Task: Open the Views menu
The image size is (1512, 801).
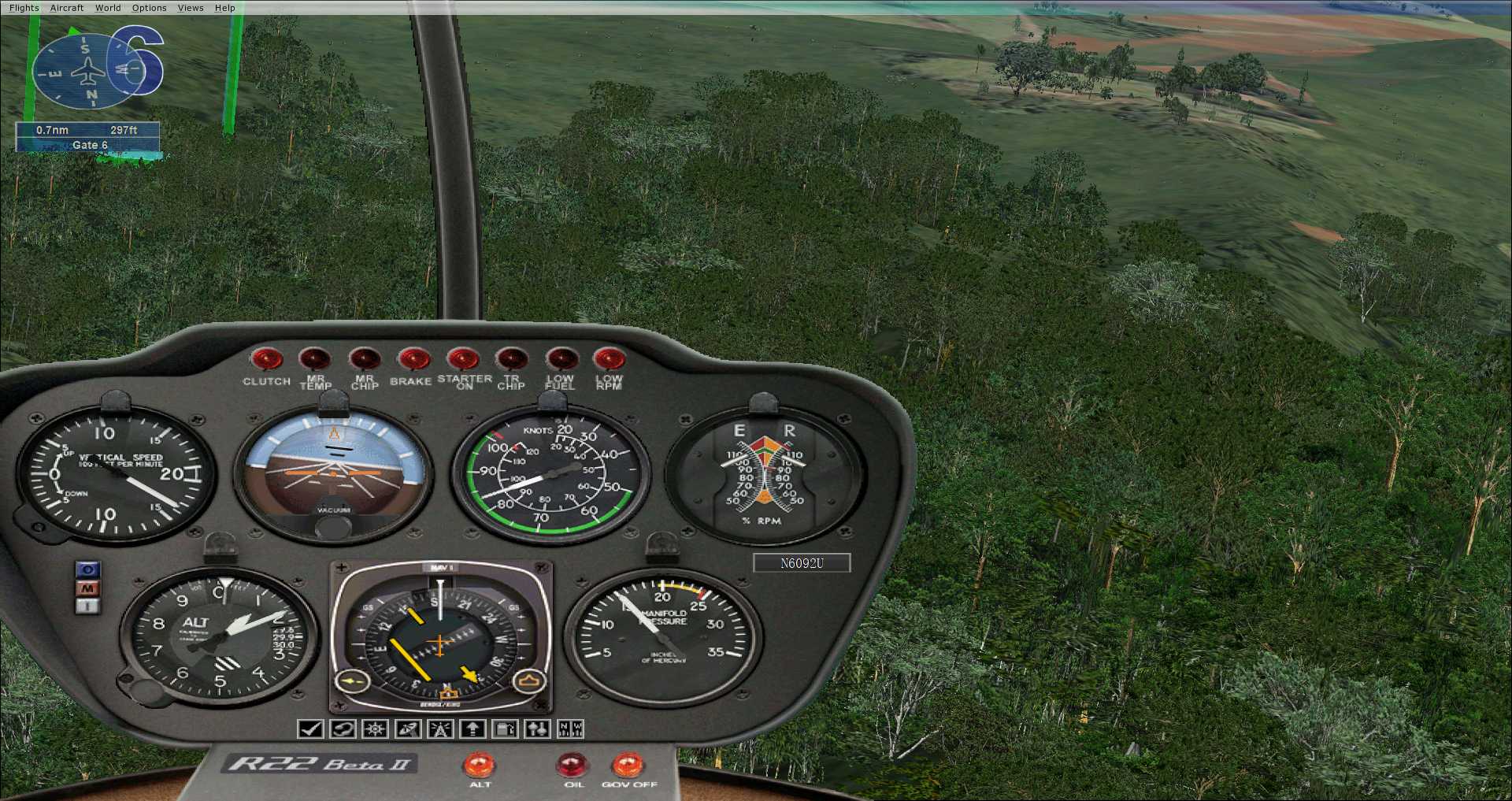Action: pyautogui.click(x=191, y=8)
